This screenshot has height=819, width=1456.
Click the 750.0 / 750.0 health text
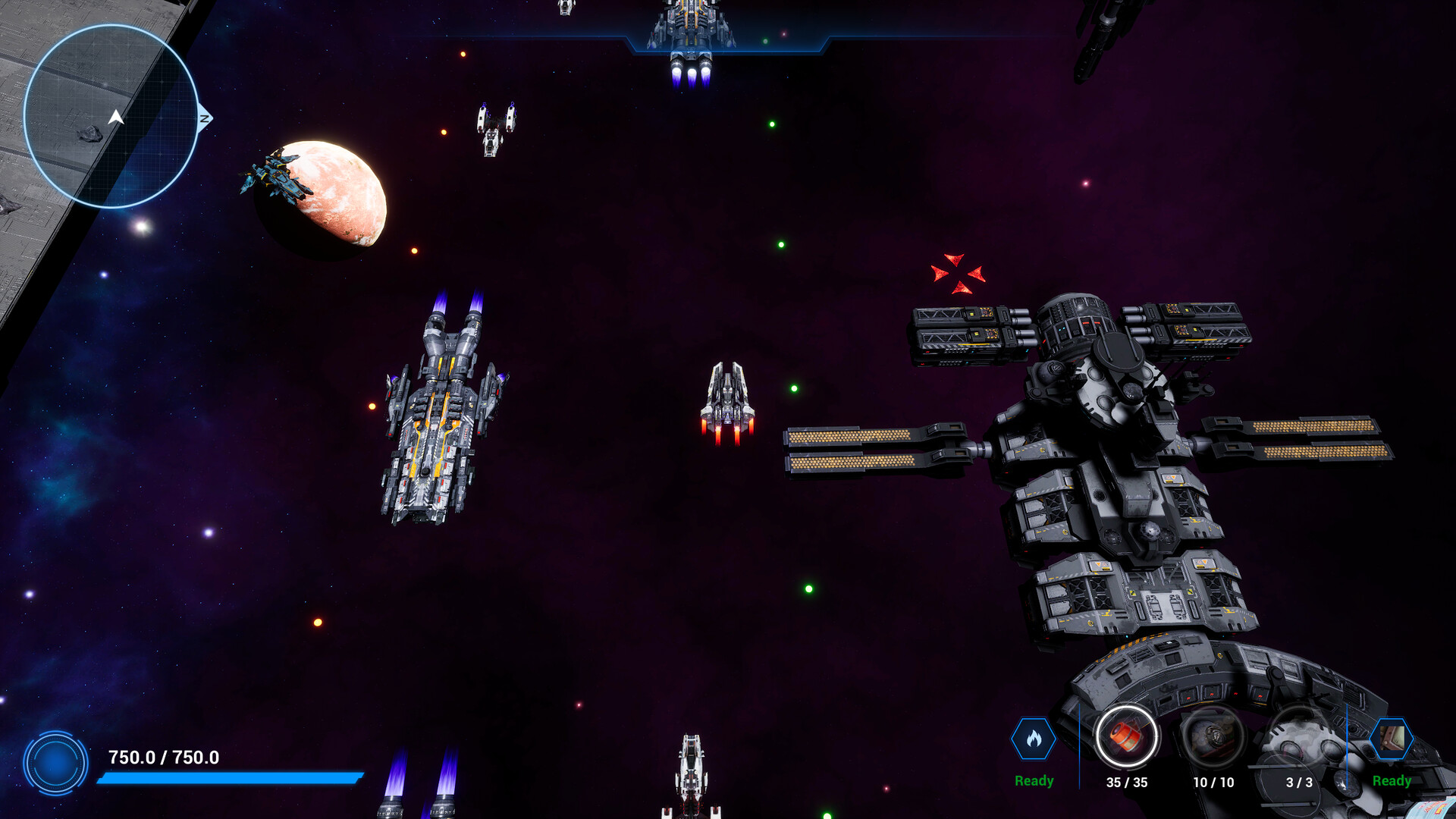(x=162, y=755)
